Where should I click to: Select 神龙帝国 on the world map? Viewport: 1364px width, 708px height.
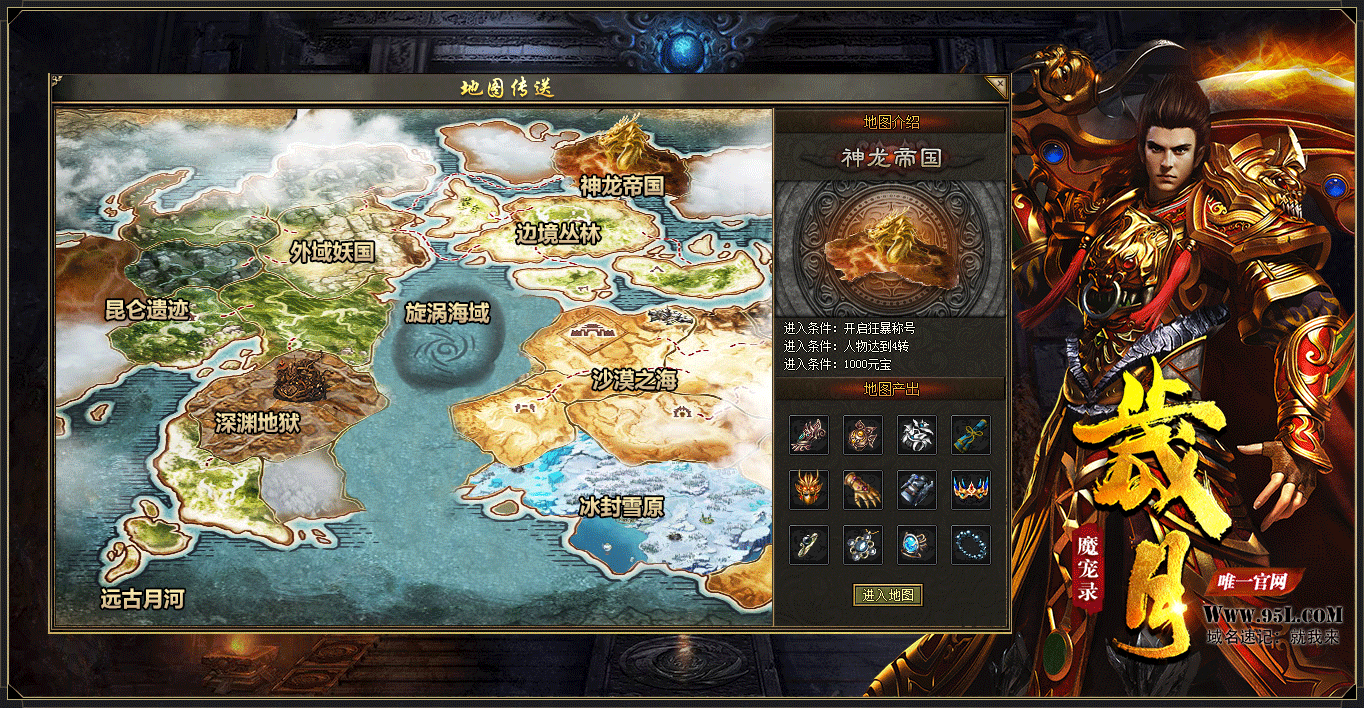click(x=621, y=185)
